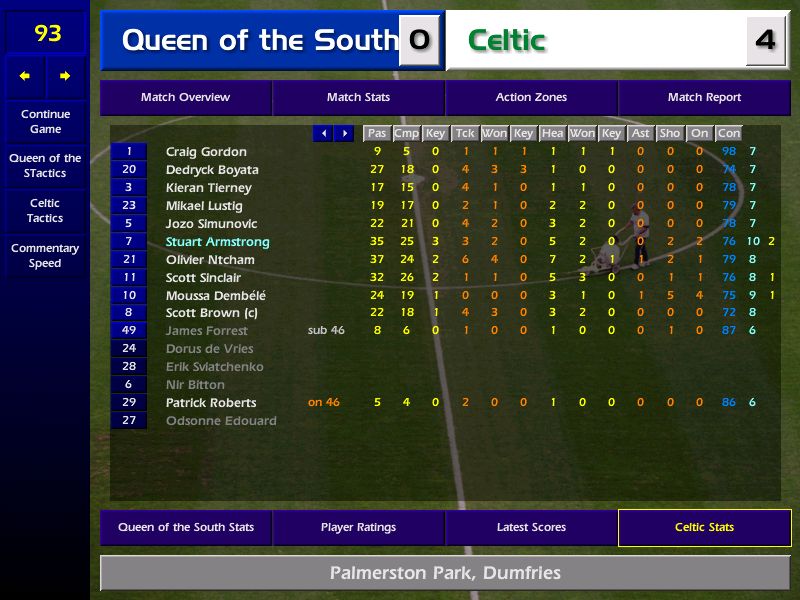Change the Commentary Speed setting

[45, 255]
